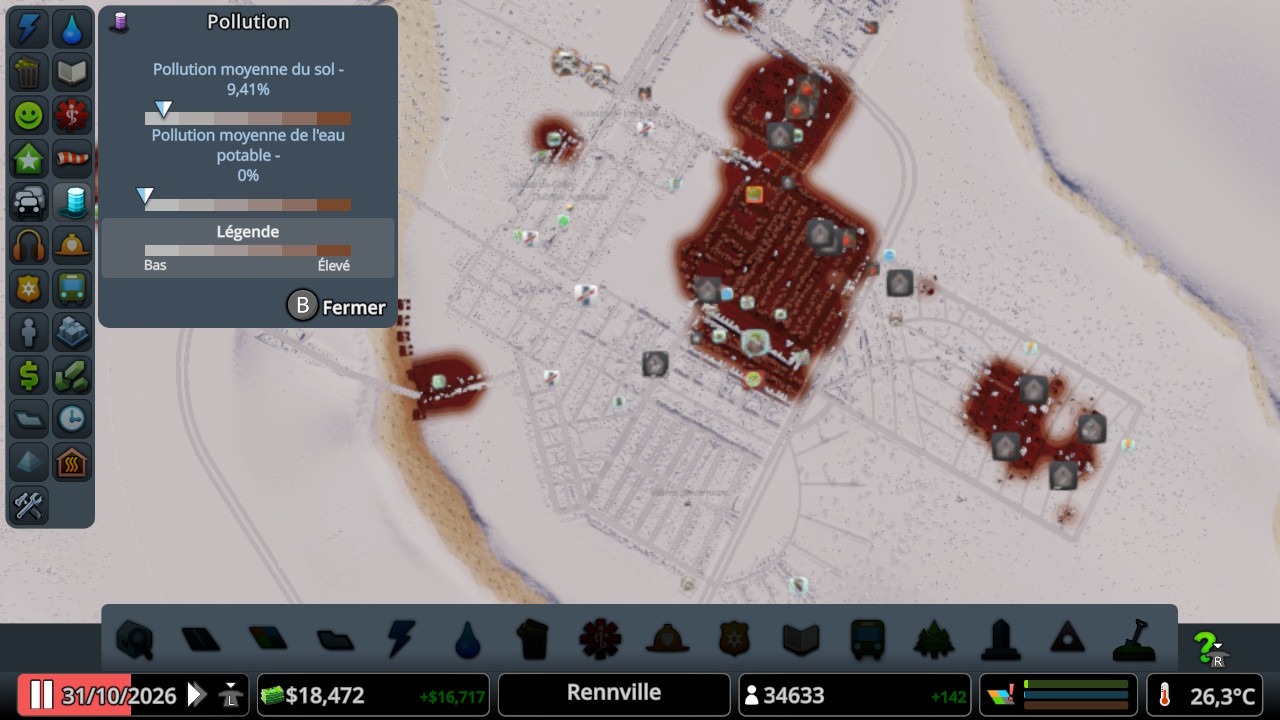
Task: Open the zoning tool in build bar
Action: (266, 639)
